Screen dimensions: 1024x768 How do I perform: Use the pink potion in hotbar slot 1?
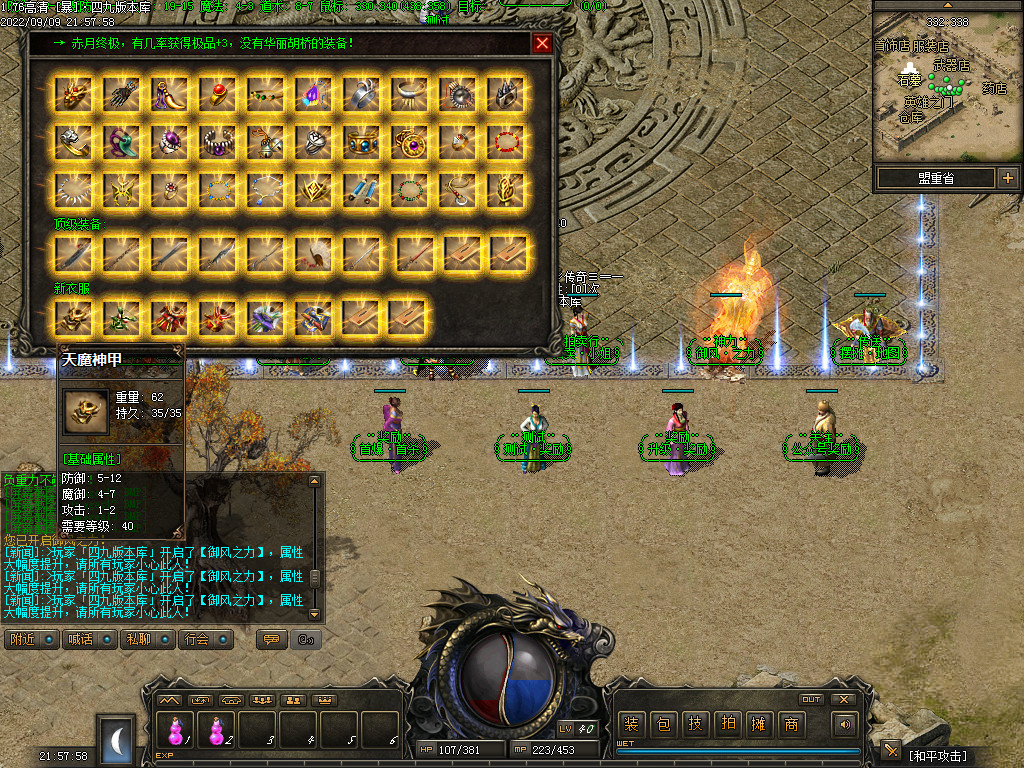coord(177,729)
